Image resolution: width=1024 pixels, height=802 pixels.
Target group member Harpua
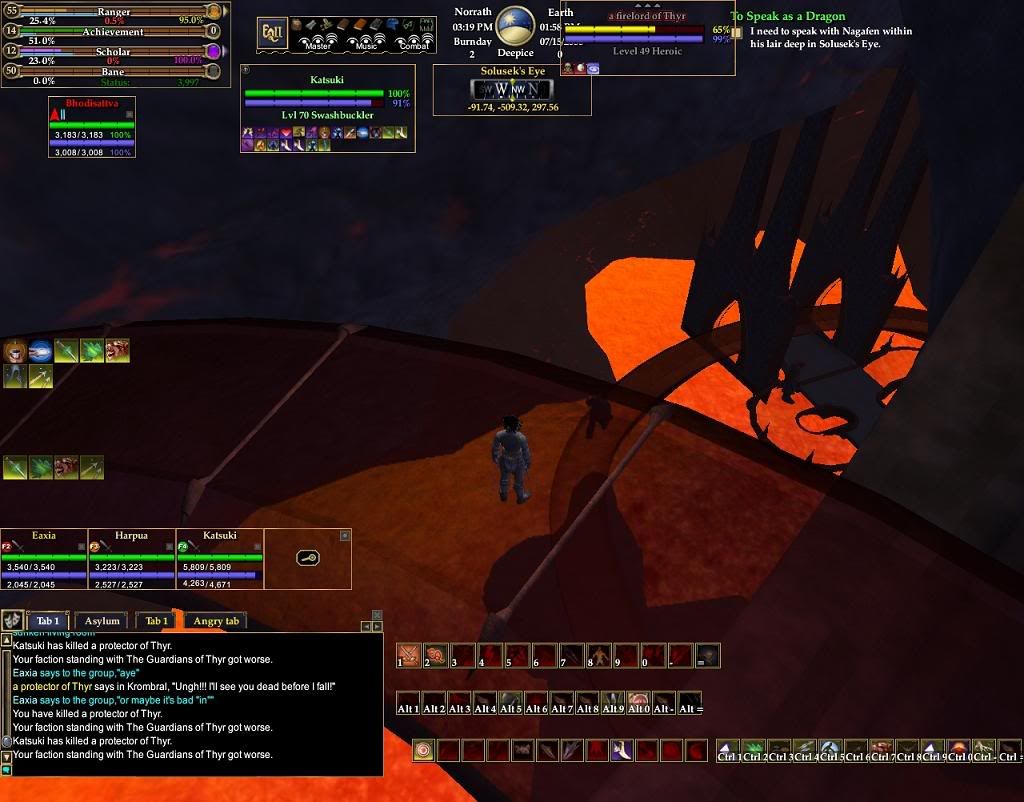coord(131,556)
